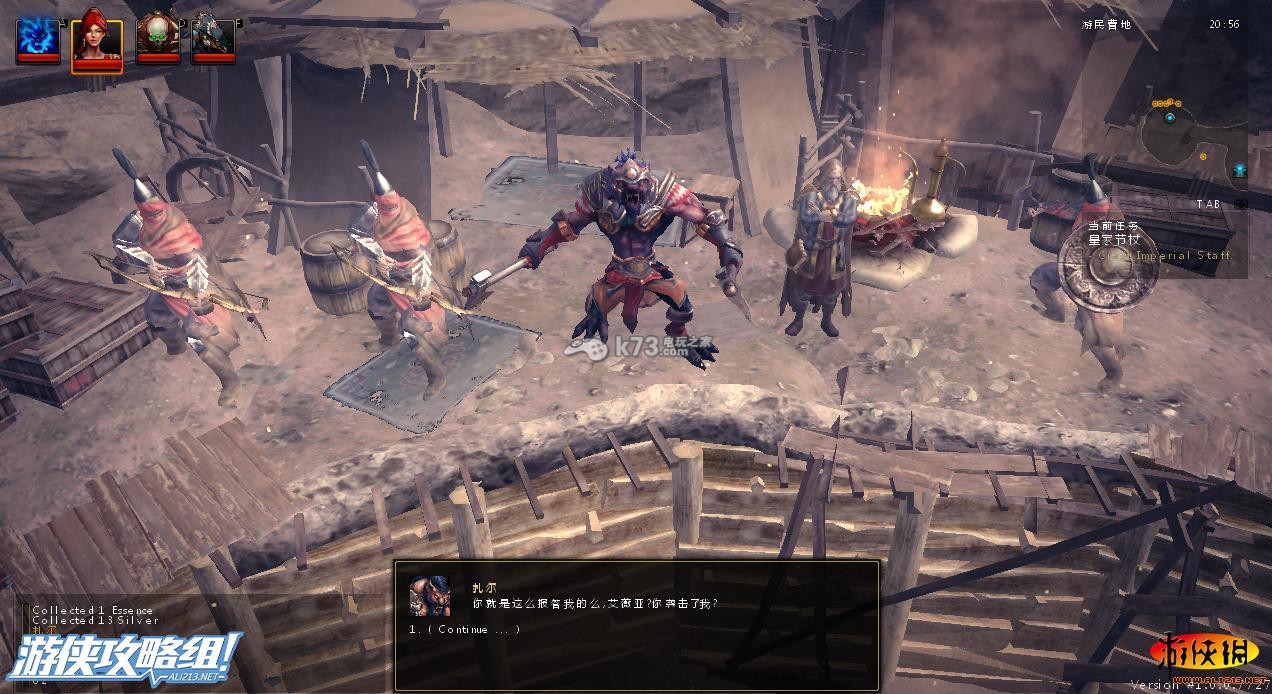The image size is (1272, 694).
Task: Select the blue flame demon party portrait
Action: (38, 38)
